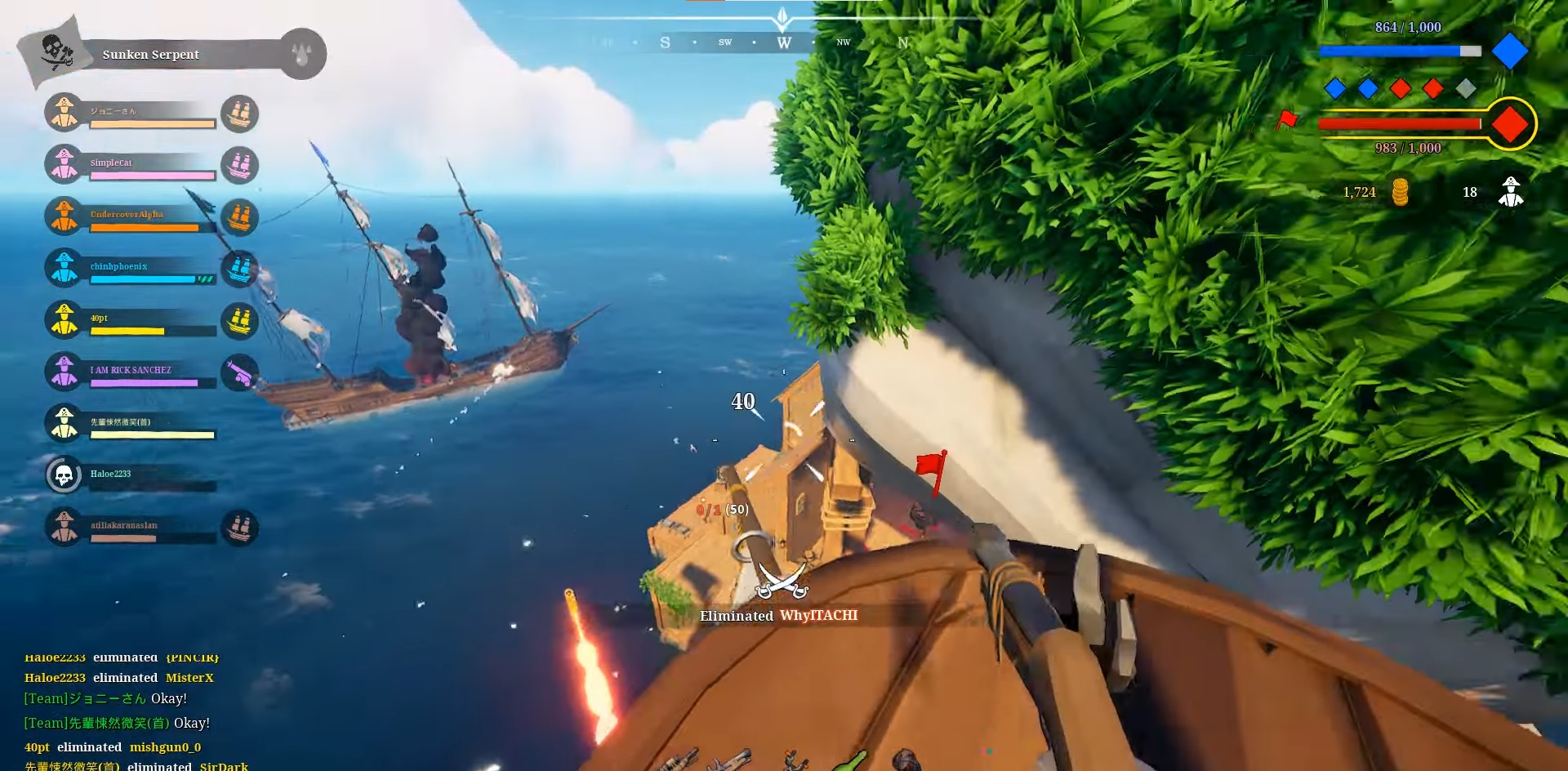Select the pirate crew counter icon
This screenshot has width=1568, height=771.
click(x=1510, y=191)
